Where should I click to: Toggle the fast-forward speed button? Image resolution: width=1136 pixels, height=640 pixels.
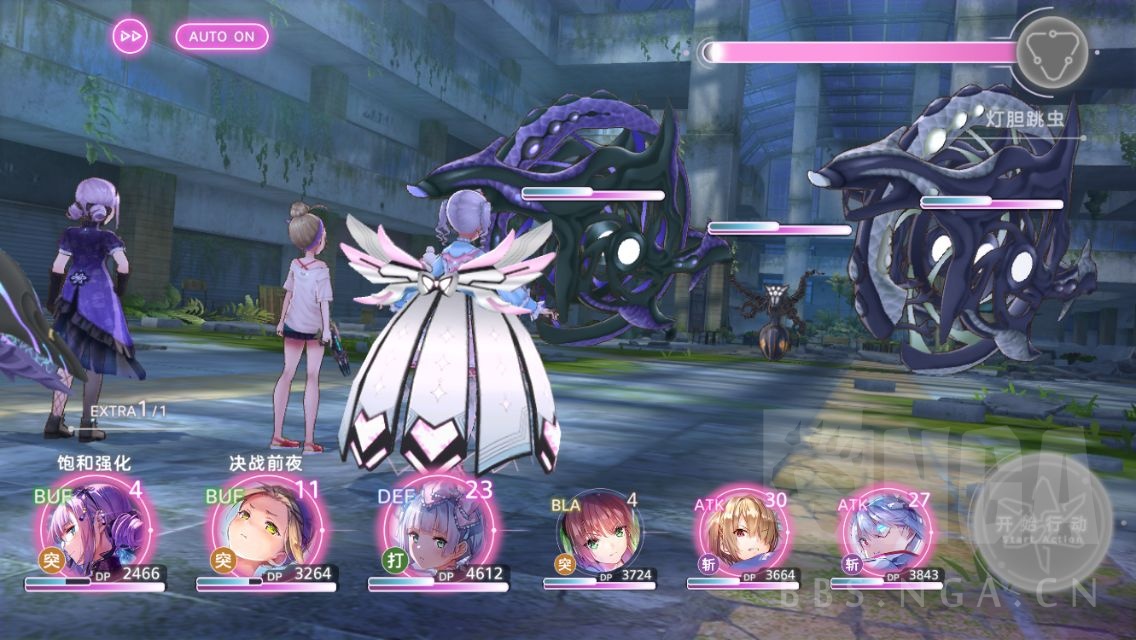(131, 37)
